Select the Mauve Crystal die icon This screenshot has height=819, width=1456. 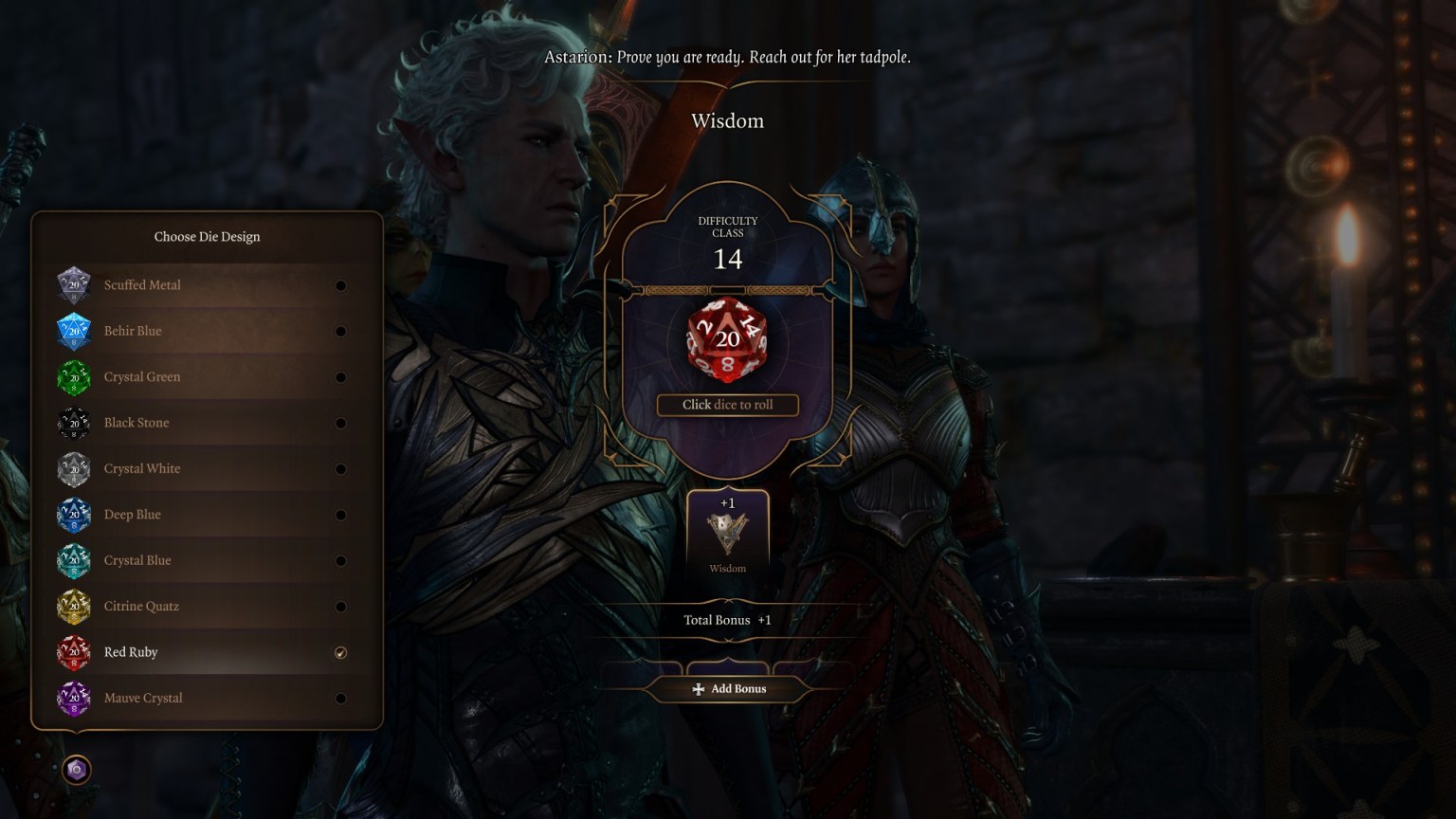(x=74, y=698)
